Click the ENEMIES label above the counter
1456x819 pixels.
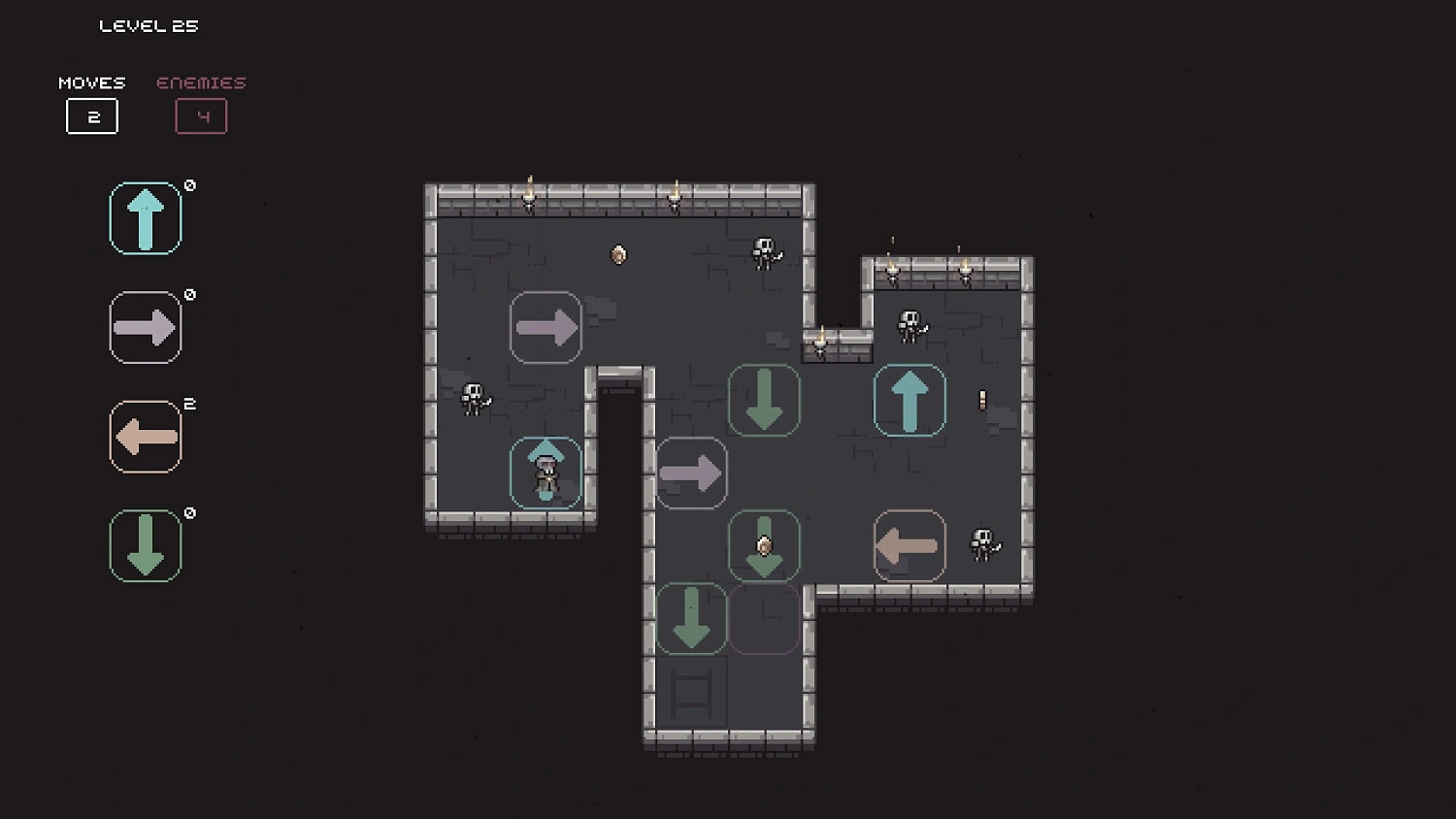[200, 82]
